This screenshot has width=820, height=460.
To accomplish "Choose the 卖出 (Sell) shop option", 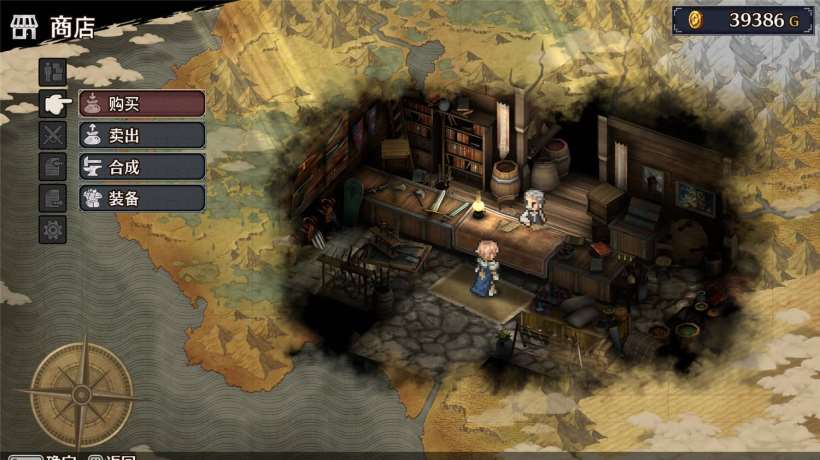I will pos(141,135).
